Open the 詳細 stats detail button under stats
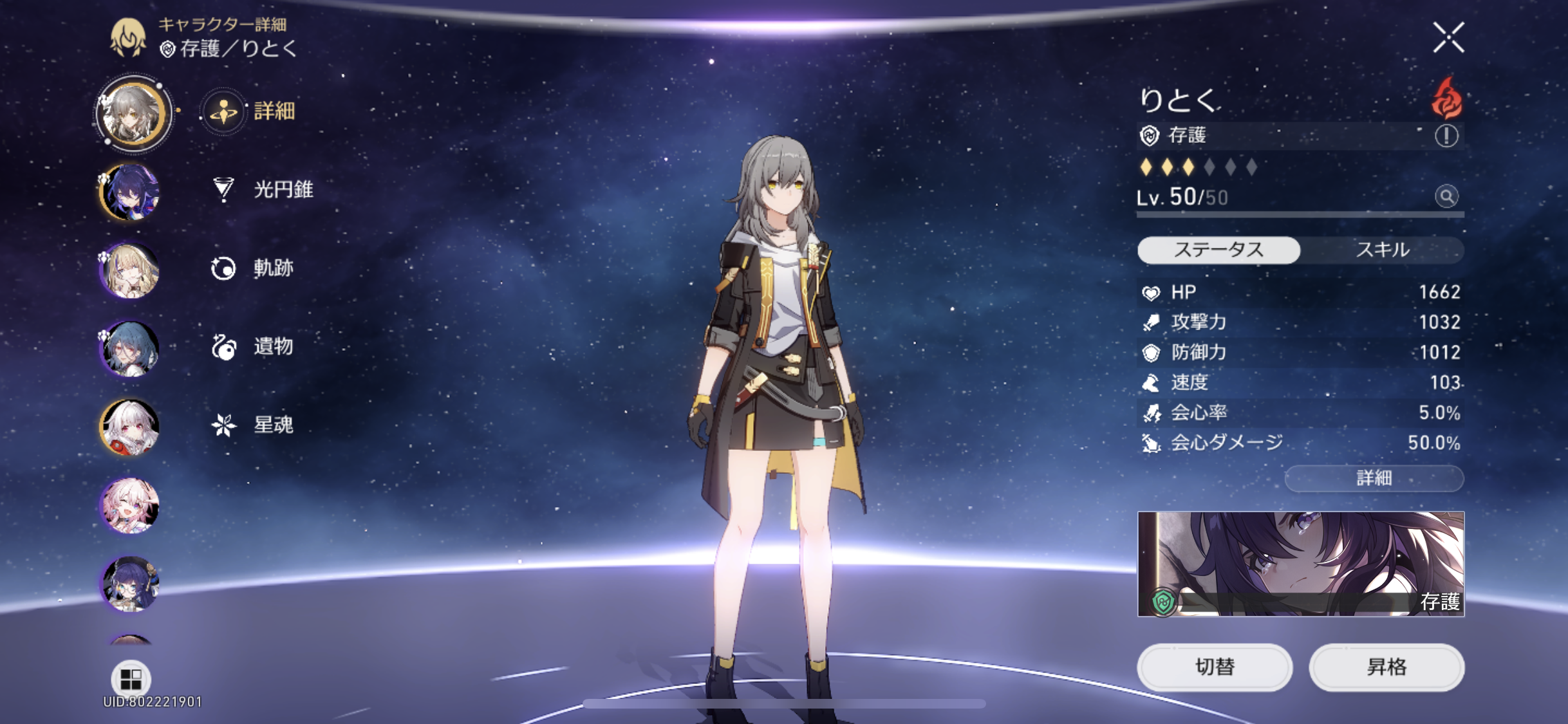The width and height of the screenshot is (1568, 724). pos(1374,478)
